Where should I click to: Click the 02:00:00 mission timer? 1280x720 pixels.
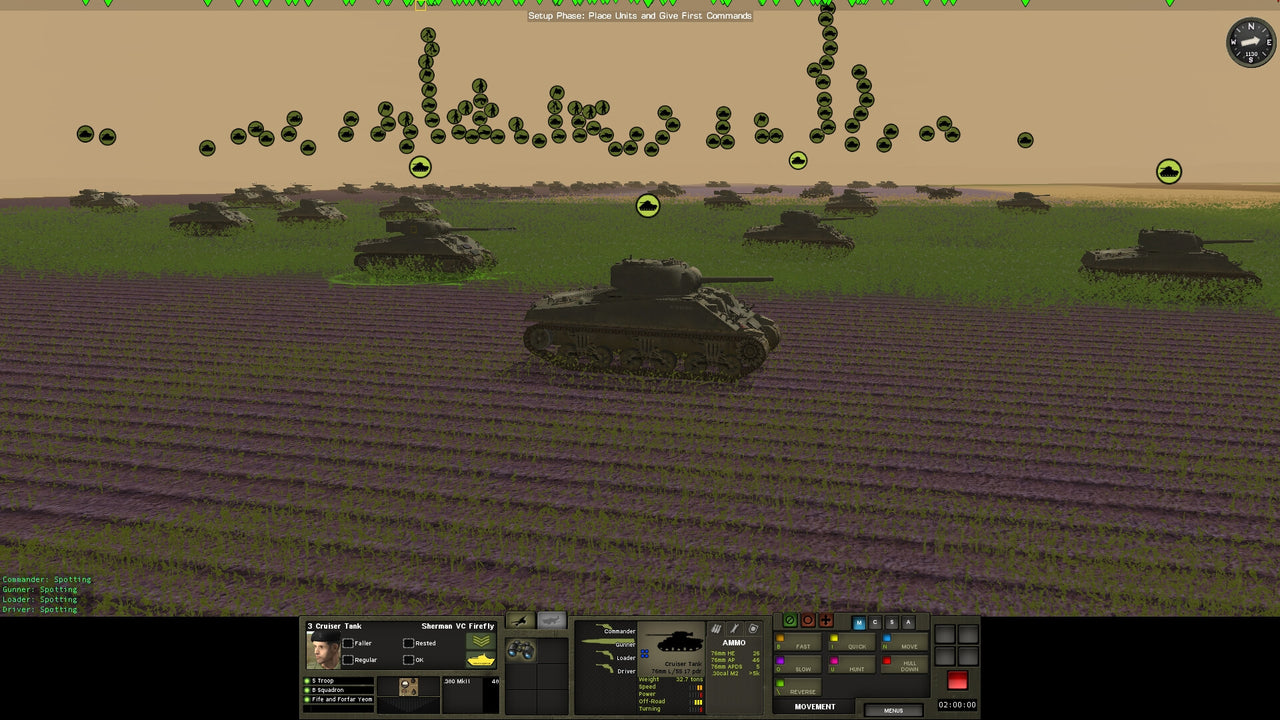[x=955, y=704]
